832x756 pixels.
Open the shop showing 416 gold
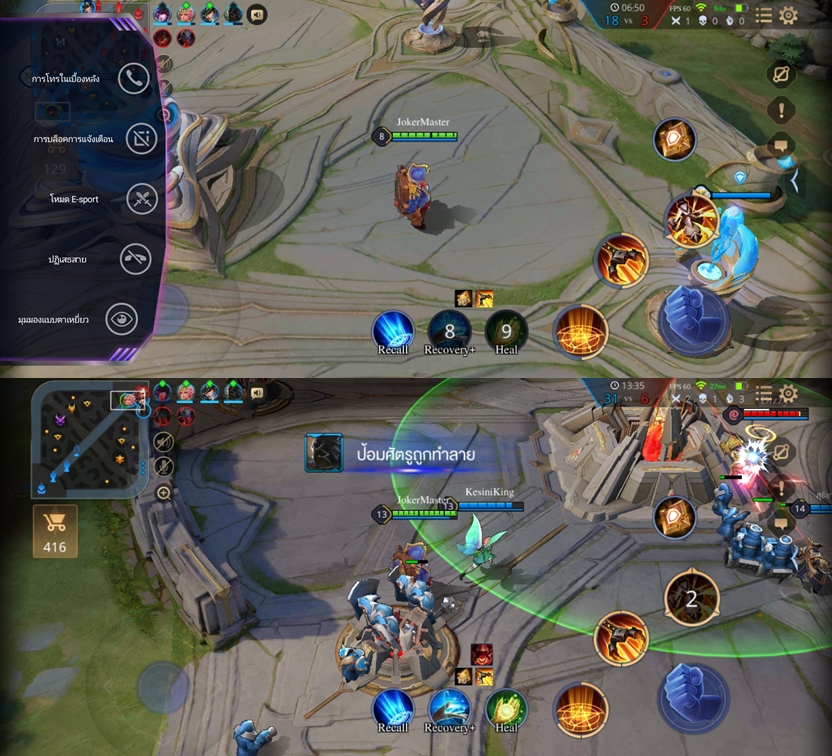[x=55, y=530]
